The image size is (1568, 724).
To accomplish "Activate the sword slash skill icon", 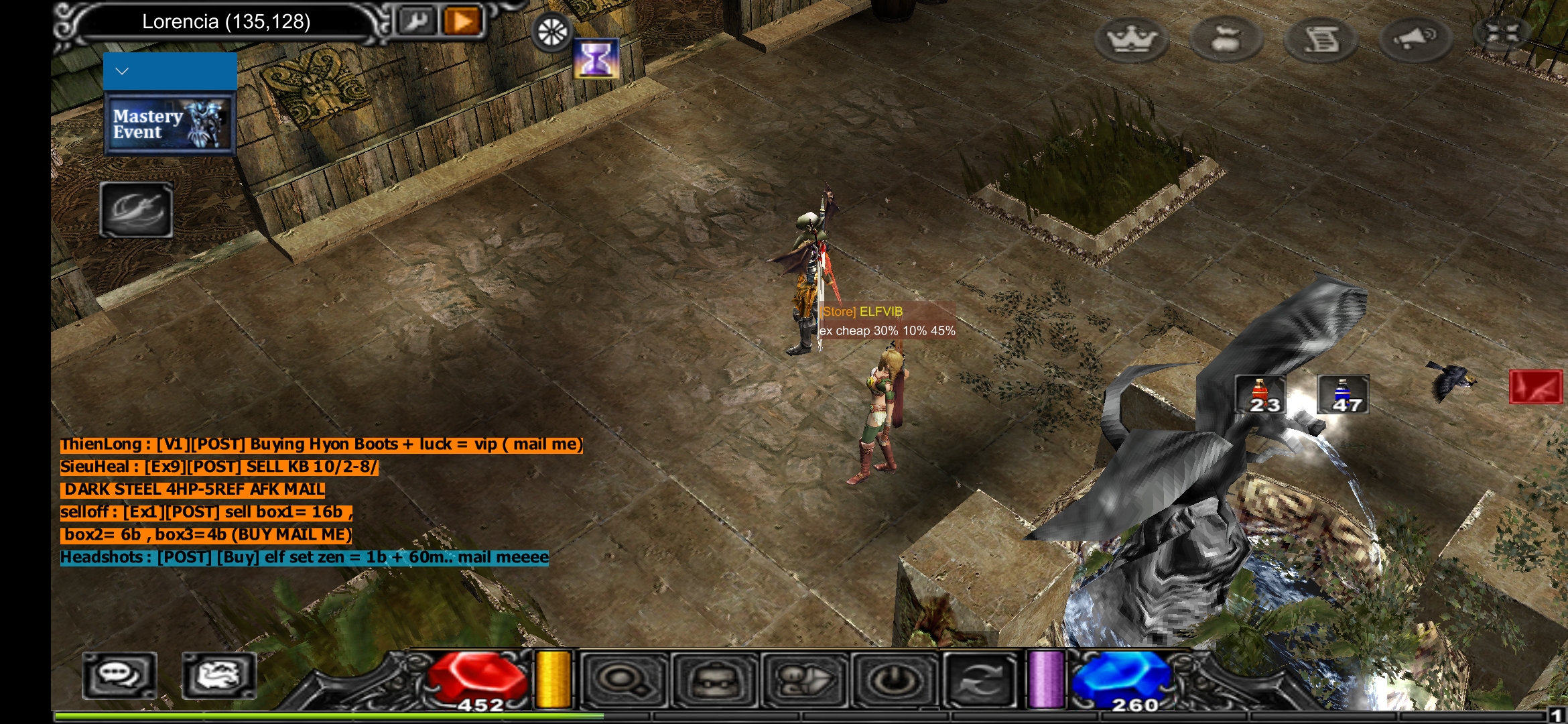I will click(x=137, y=210).
